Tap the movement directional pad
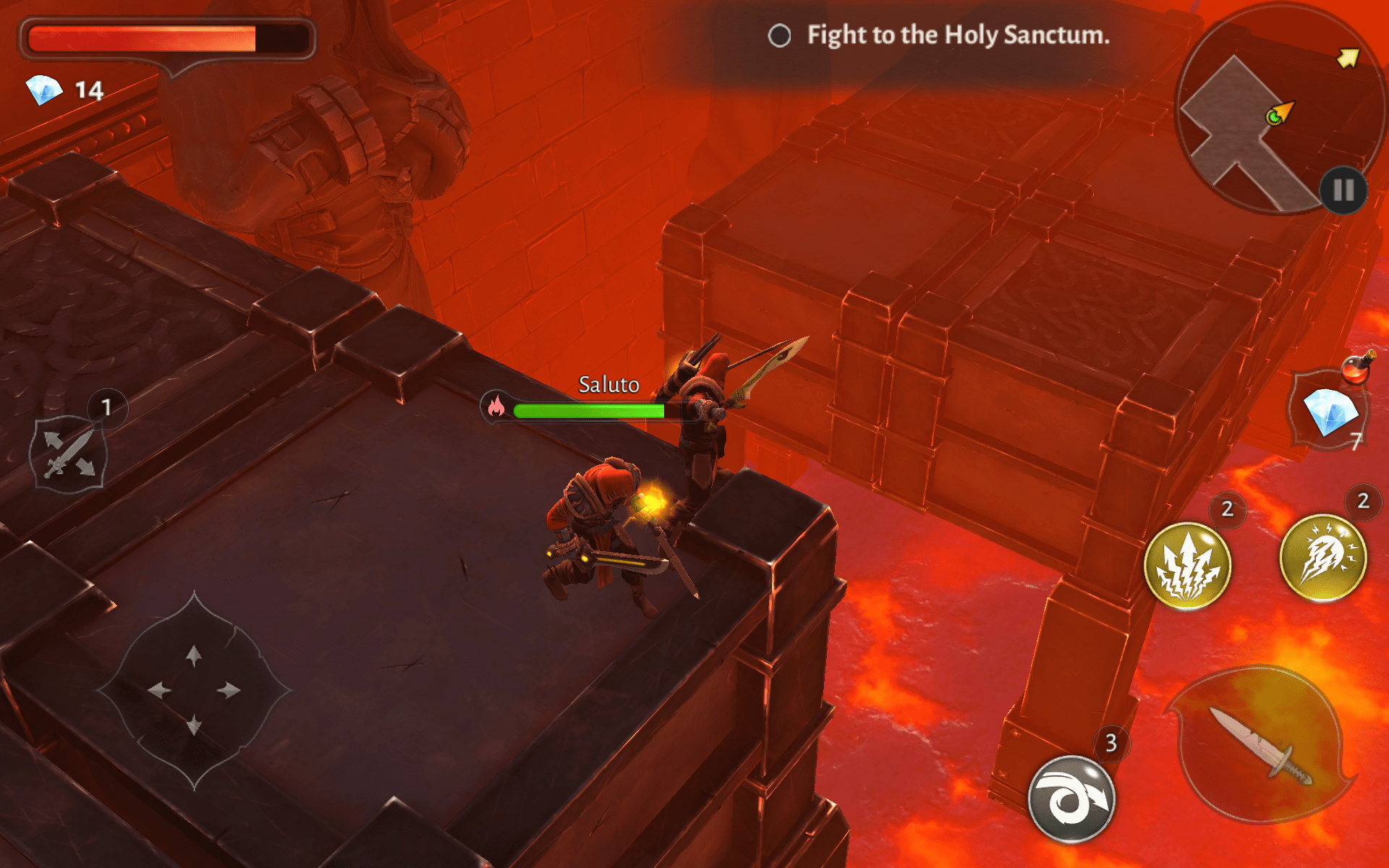 click(194, 690)
